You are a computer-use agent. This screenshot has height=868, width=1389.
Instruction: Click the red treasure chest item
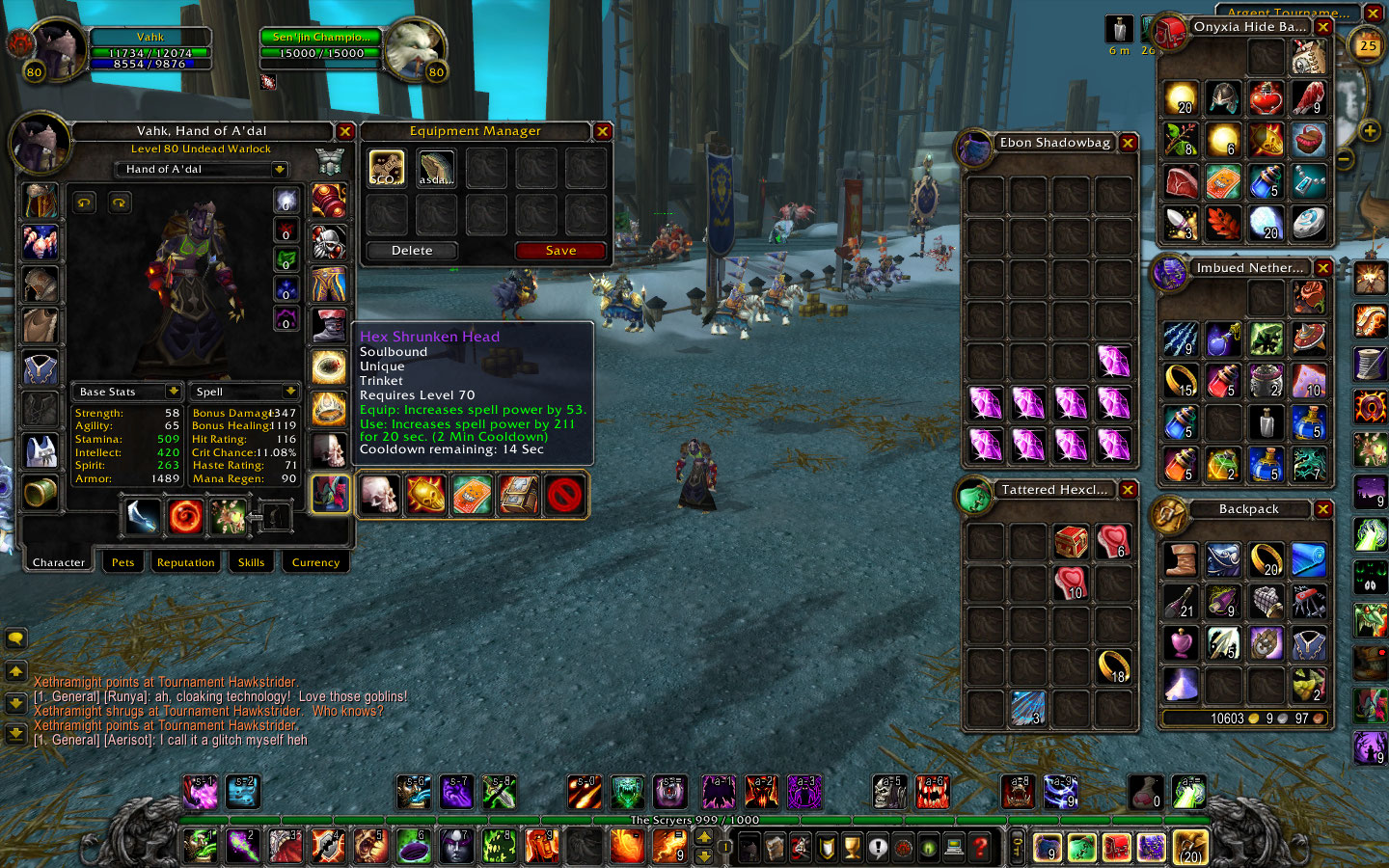pyautogui.click(x=1071, y=542)
